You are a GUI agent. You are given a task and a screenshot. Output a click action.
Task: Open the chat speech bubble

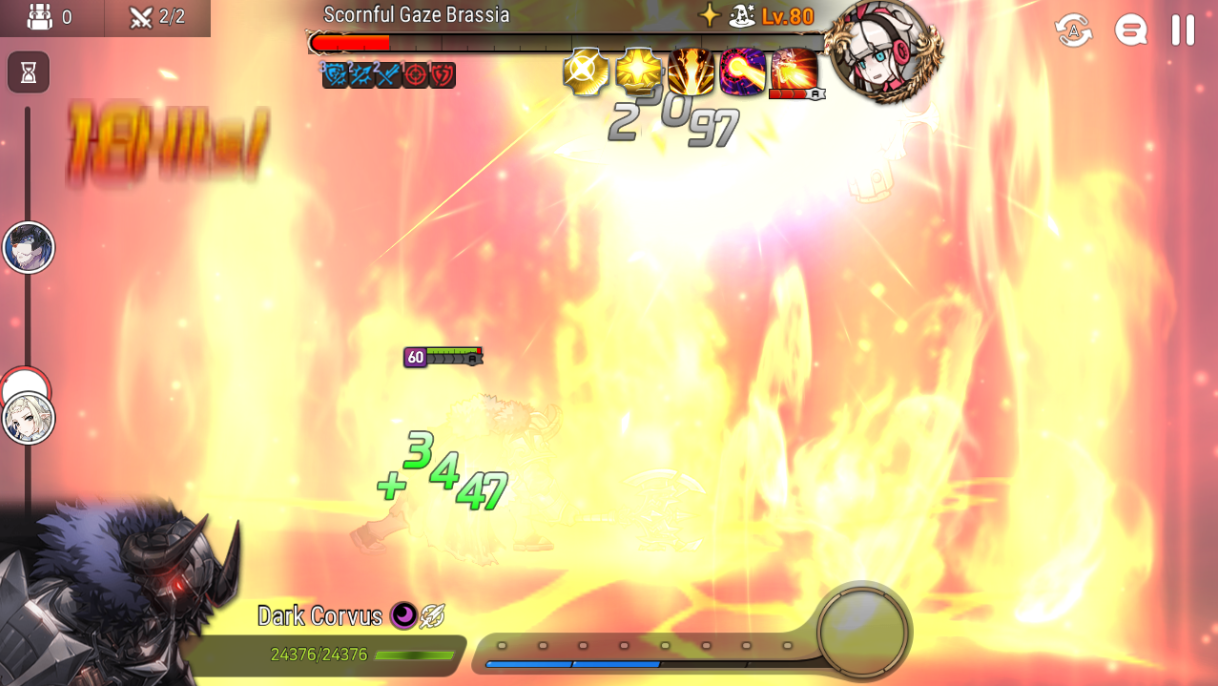(1131, 30)
